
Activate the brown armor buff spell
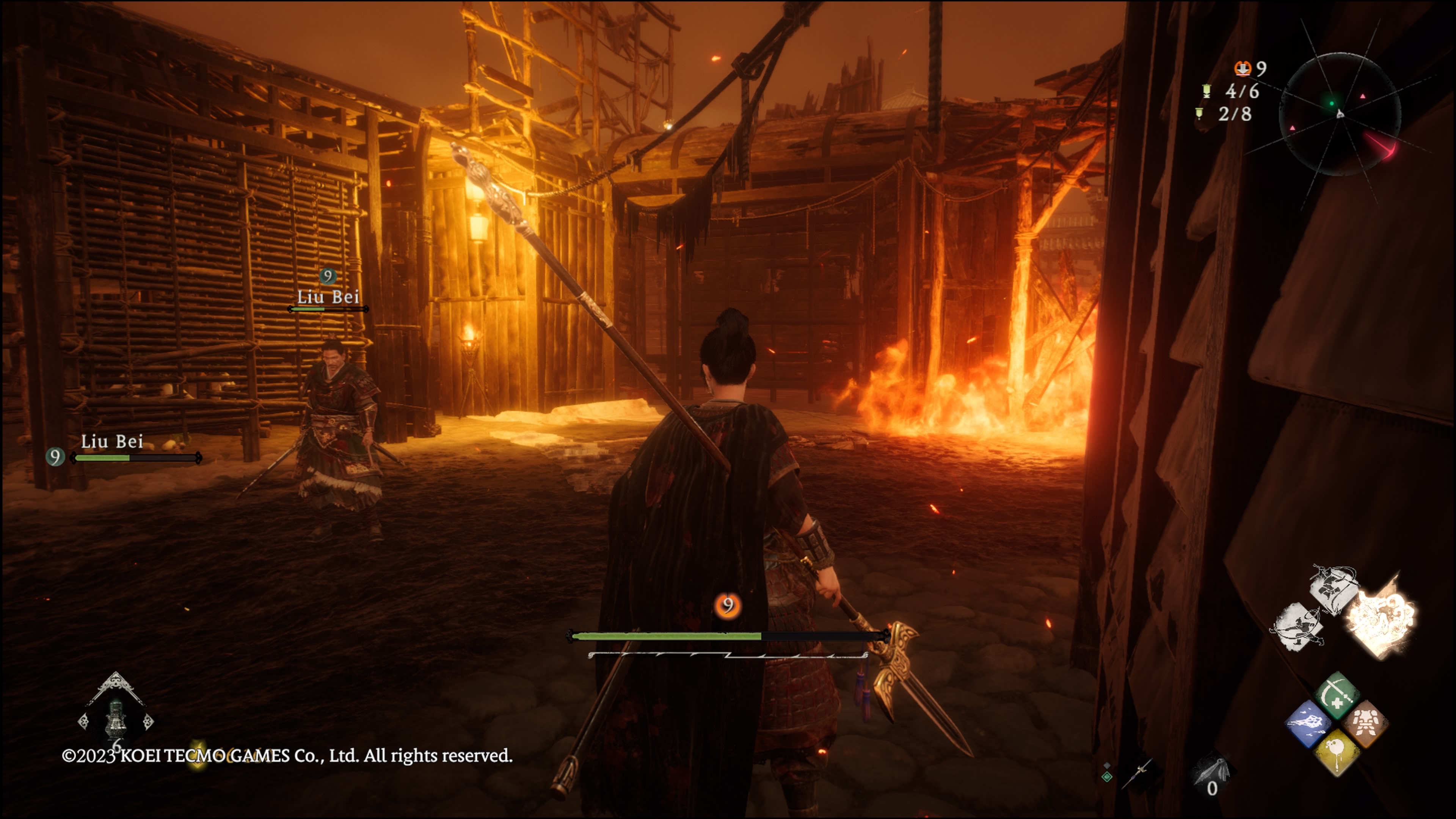click(x=1365, y=723)
